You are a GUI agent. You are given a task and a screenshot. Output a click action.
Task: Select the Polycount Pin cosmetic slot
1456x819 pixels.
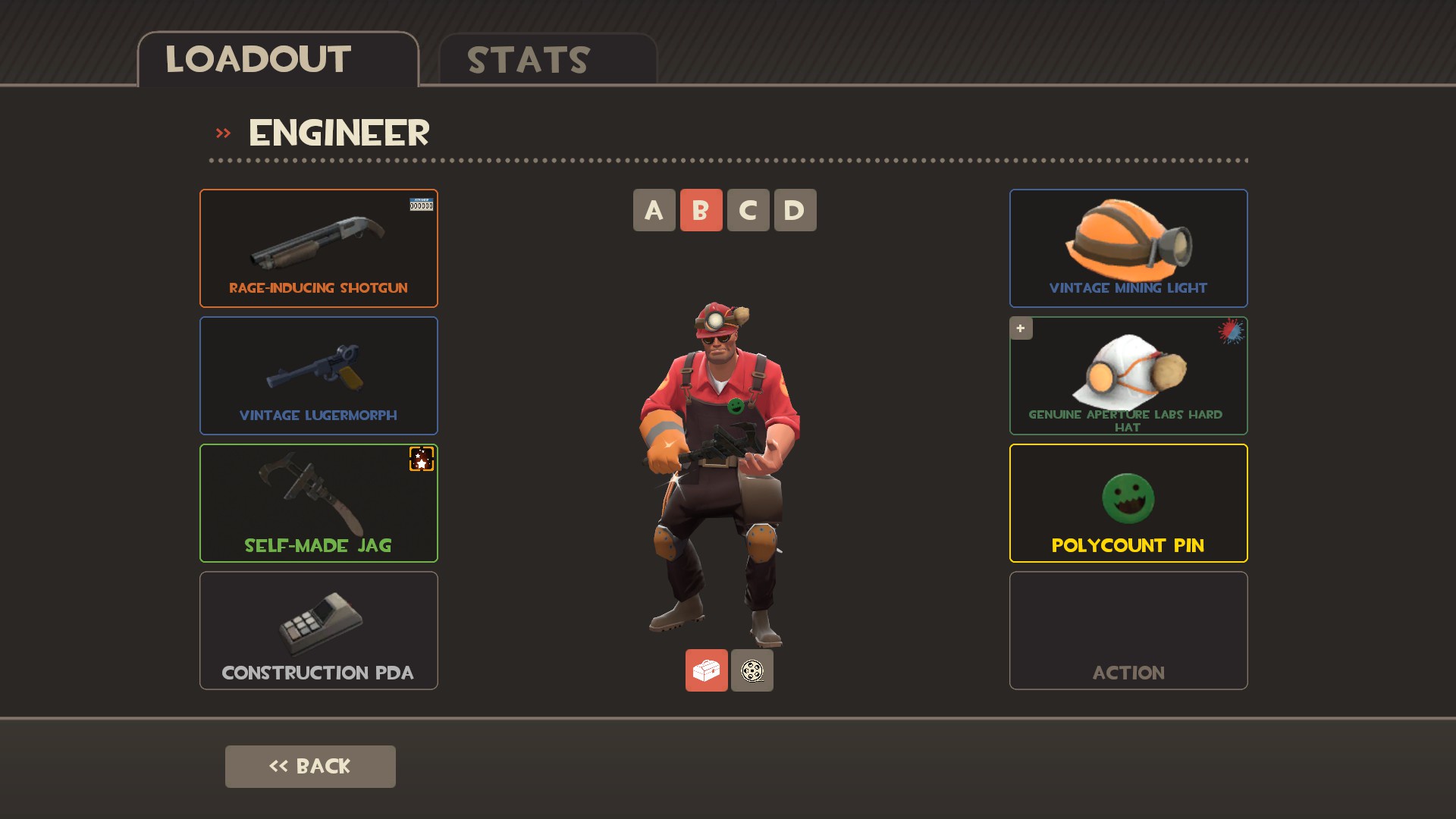pos(1128,503)
